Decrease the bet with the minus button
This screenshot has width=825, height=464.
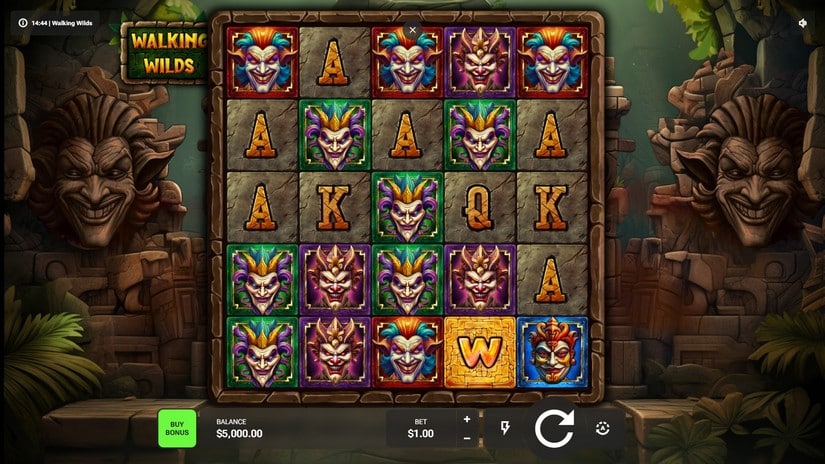pos(466,438)
